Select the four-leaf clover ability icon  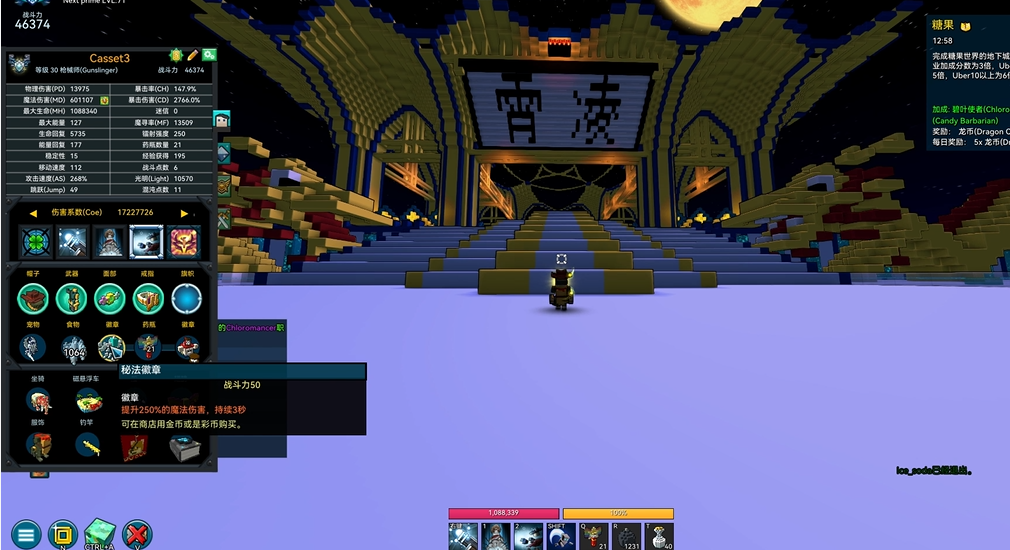coord(35,241)
